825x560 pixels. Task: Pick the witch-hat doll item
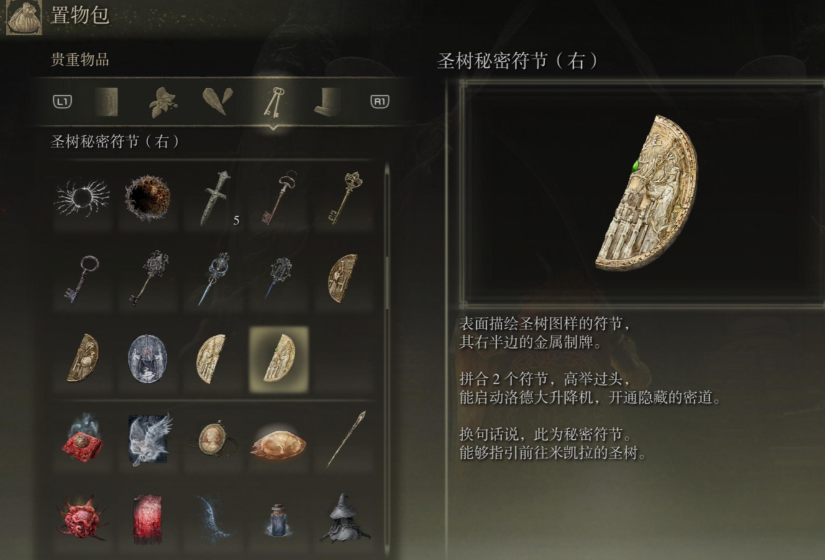tap(343, 518)
